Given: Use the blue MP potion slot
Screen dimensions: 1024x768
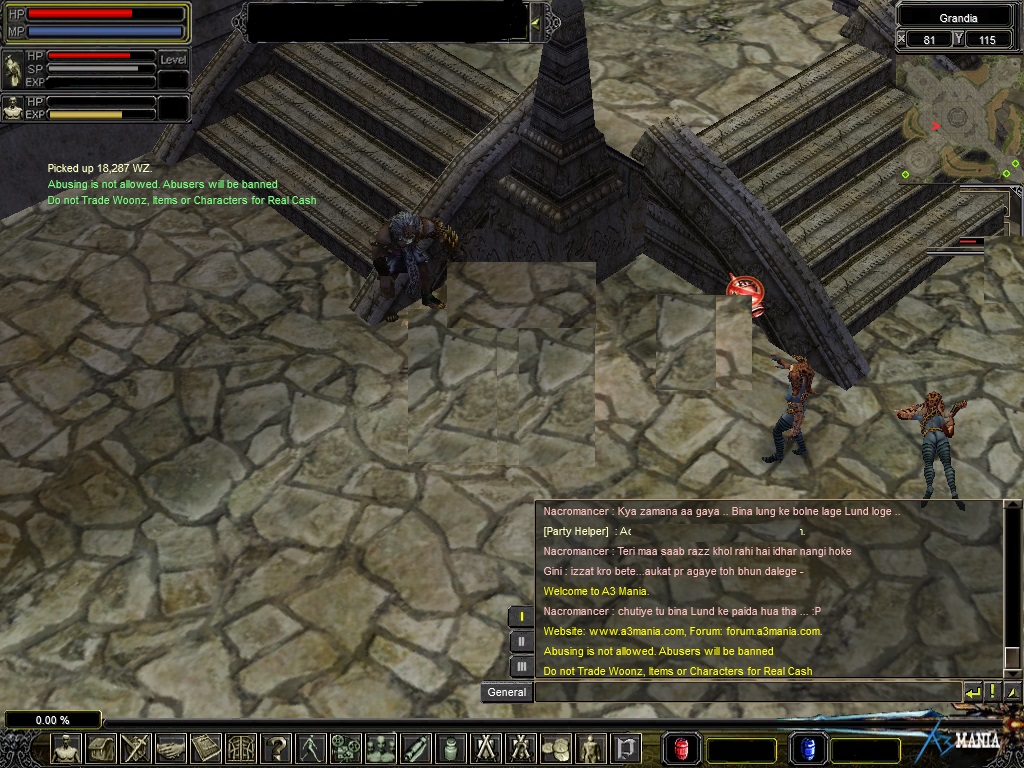Looking at the screenshot, I should pyautogui.click(x=808, y=748).
